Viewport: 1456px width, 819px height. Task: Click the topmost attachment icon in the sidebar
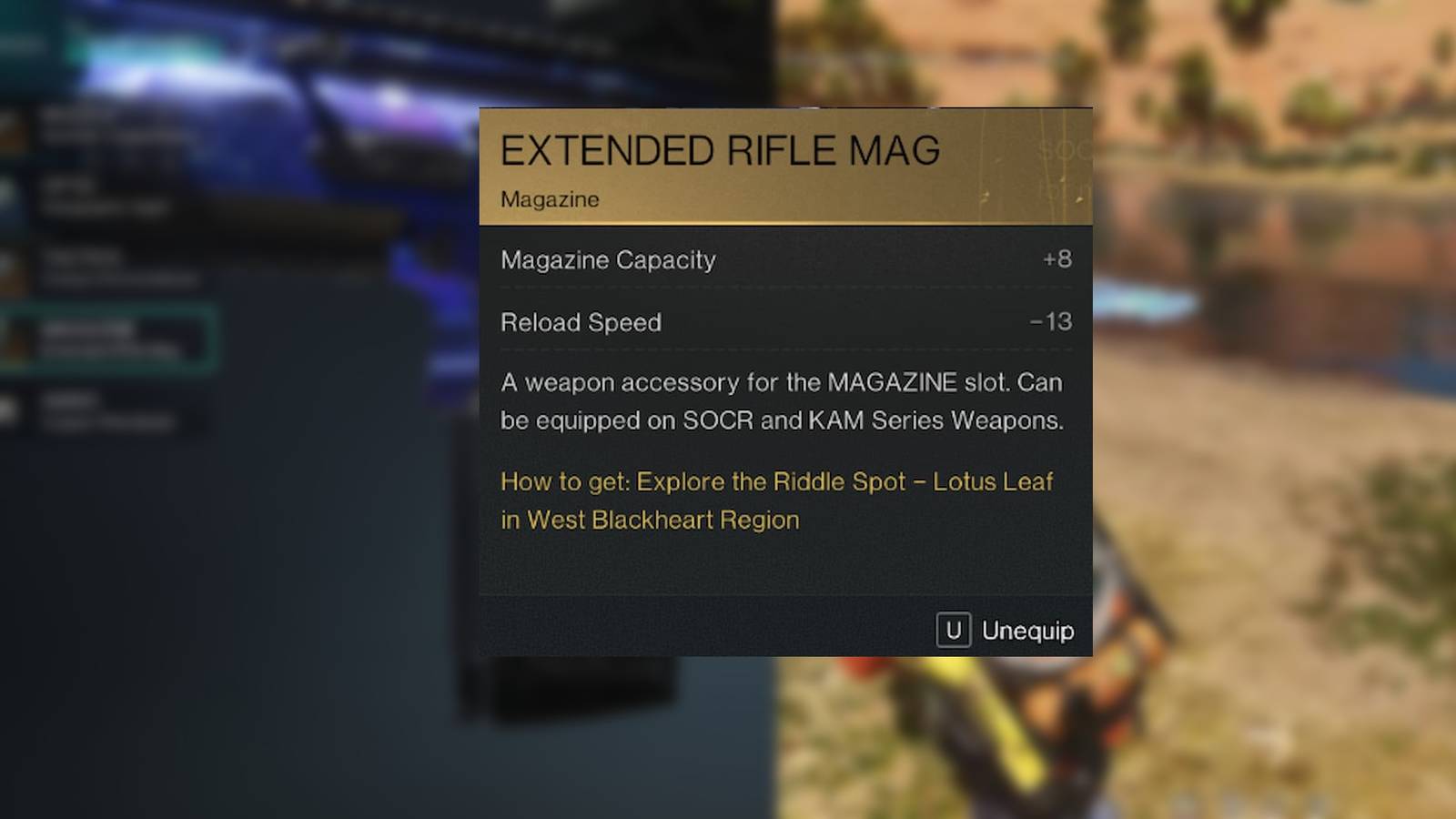coord(14,127)
